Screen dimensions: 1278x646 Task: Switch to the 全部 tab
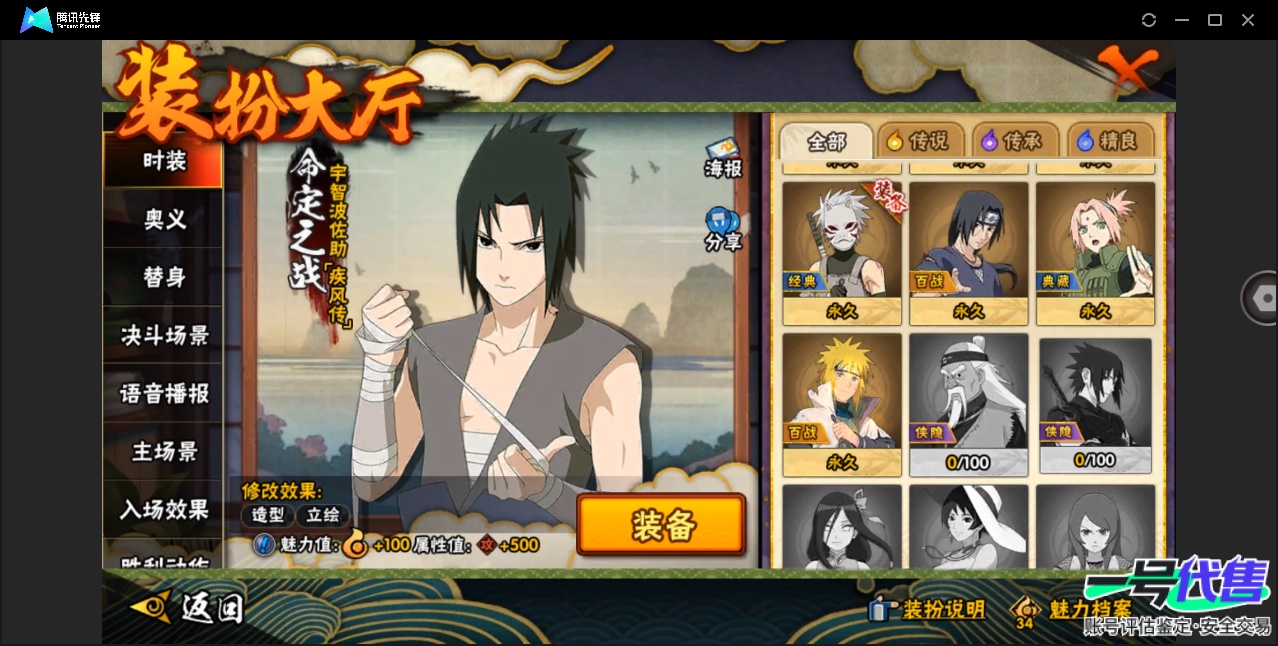point(826,141)
